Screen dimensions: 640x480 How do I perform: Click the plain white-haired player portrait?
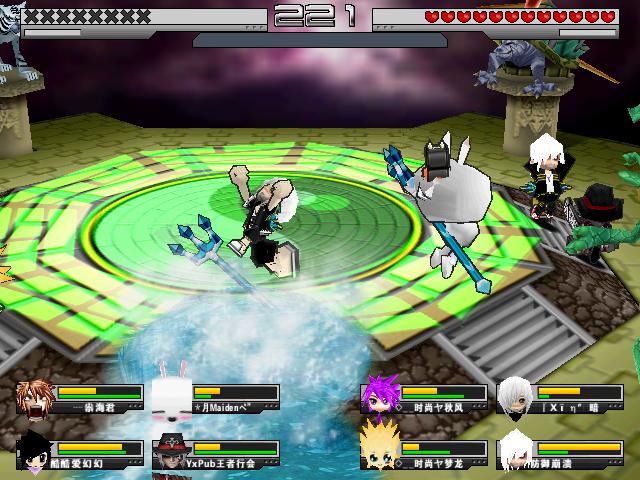click(x=515, y=452)
